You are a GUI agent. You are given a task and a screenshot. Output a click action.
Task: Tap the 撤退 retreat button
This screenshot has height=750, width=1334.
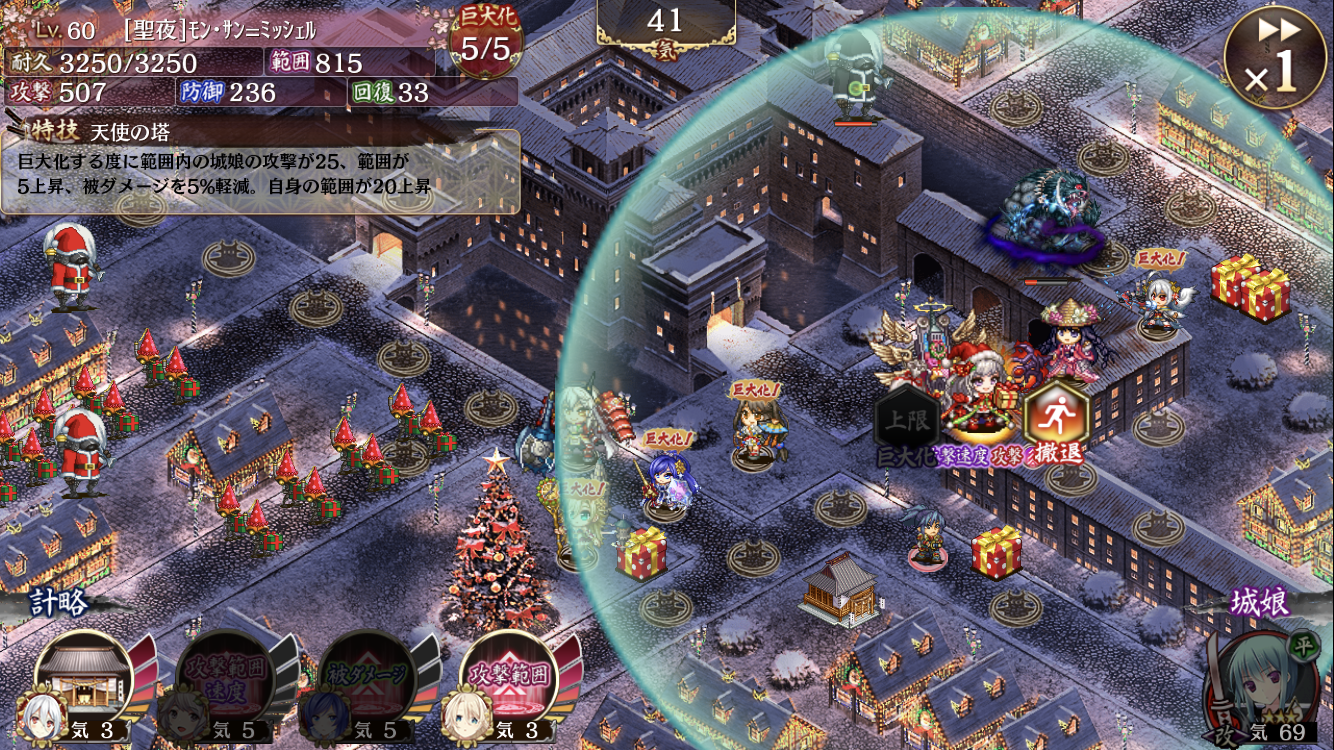click(x=1056, y=420)
